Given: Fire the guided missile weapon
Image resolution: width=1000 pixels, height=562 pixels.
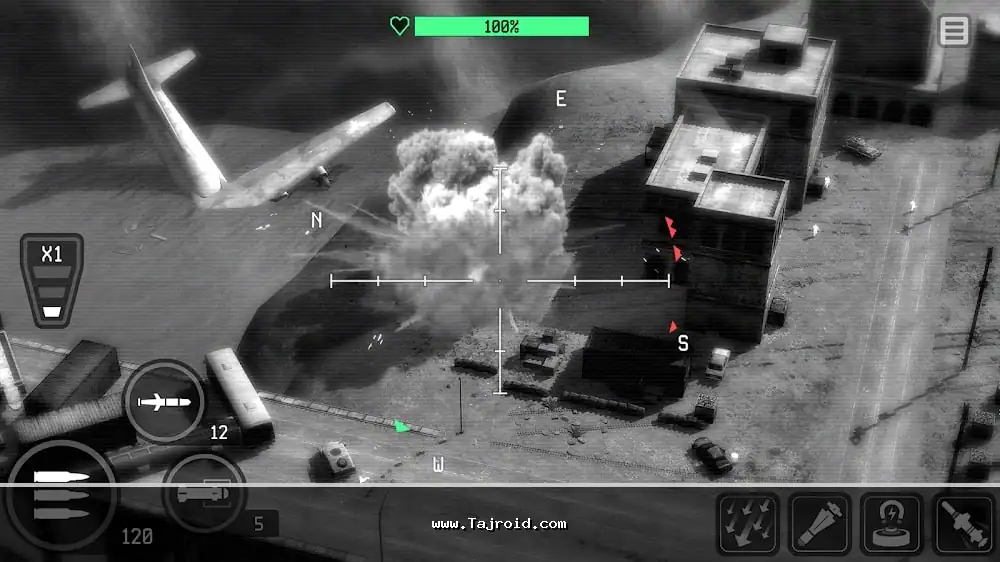Looking at the screenshot, I should point(163,402).
